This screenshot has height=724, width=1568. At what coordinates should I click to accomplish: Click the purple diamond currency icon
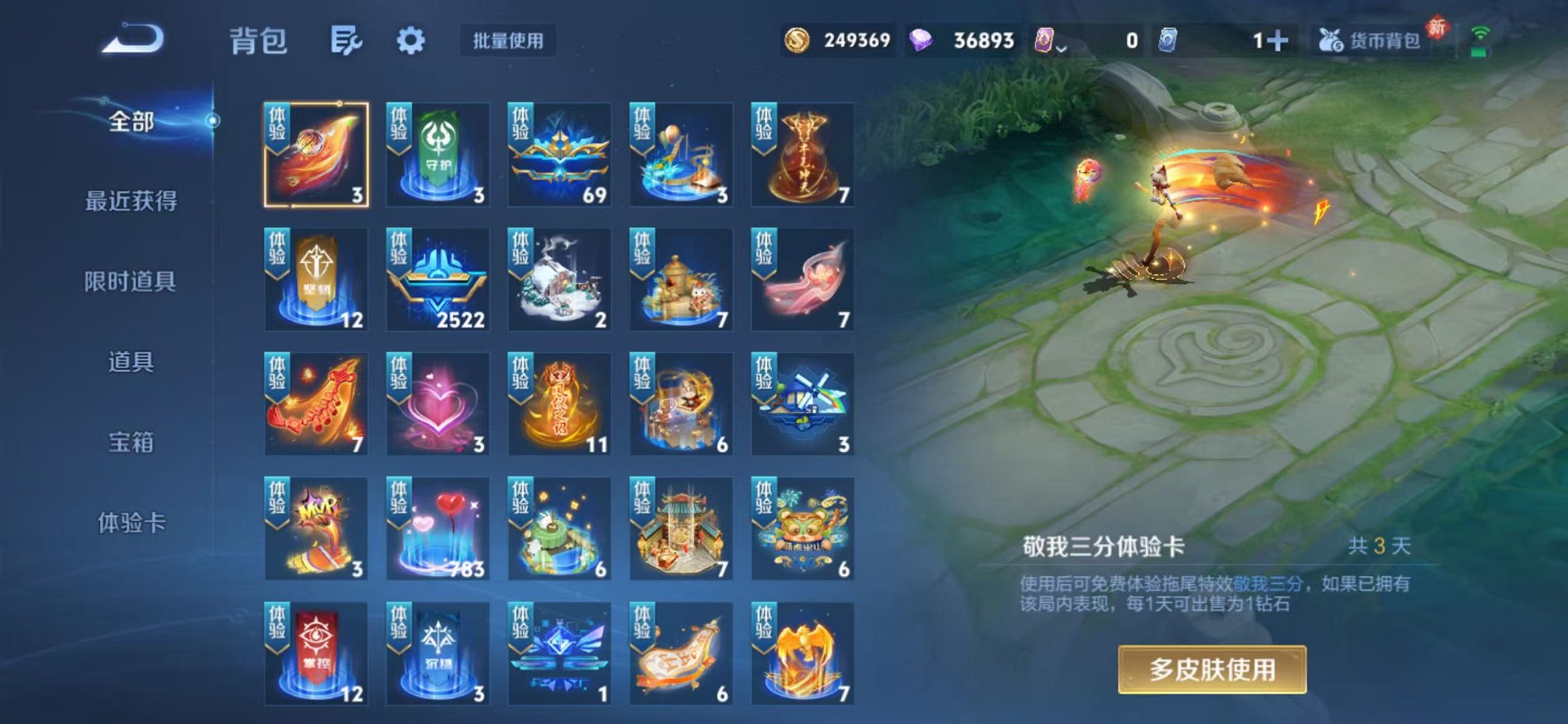tap(922, 42)
